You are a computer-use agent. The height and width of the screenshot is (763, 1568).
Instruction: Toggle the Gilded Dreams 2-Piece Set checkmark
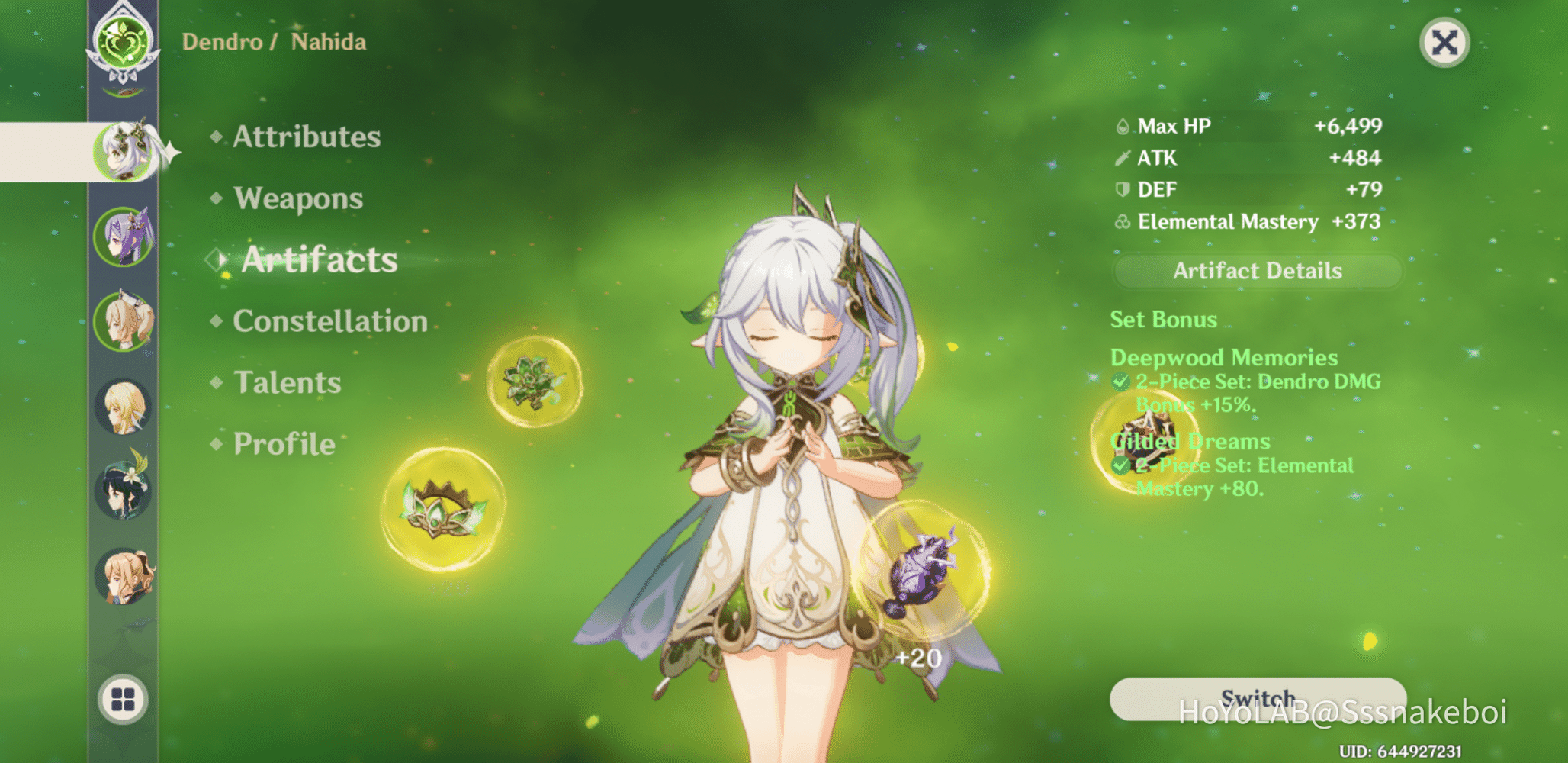pyautogui.click(x=1121, y=466)
